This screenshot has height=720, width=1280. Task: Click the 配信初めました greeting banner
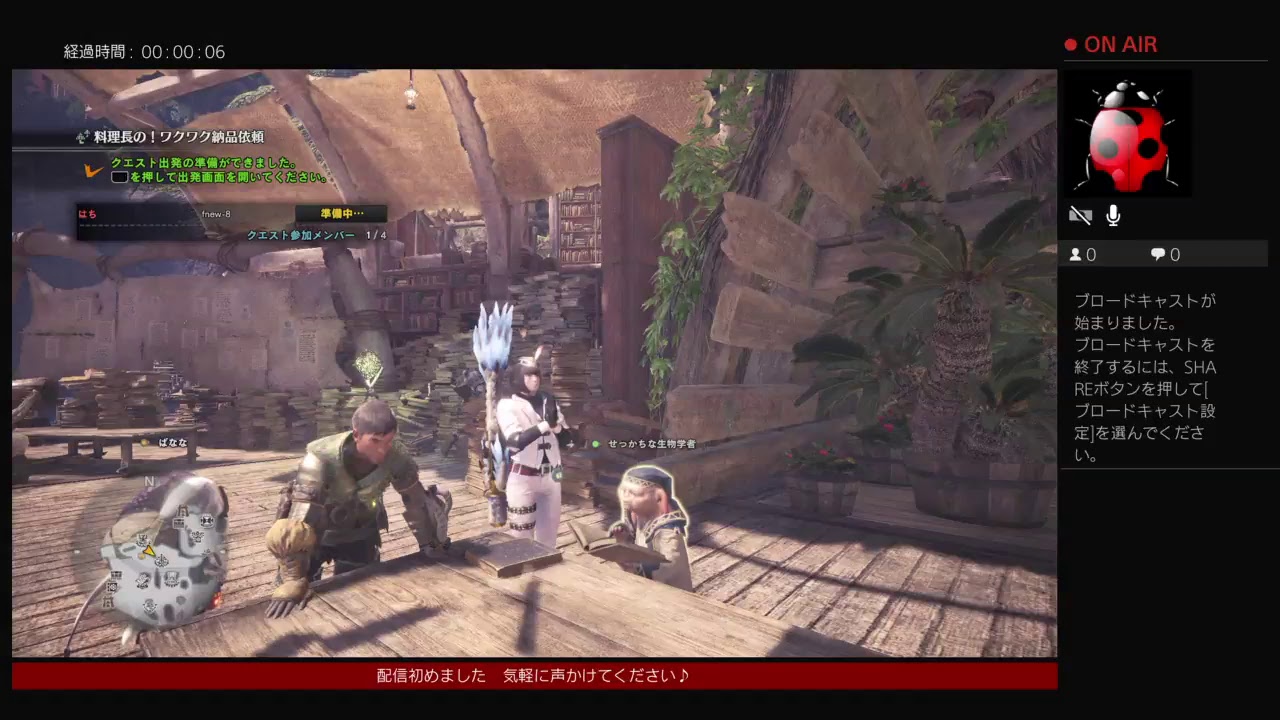point(530,676)
